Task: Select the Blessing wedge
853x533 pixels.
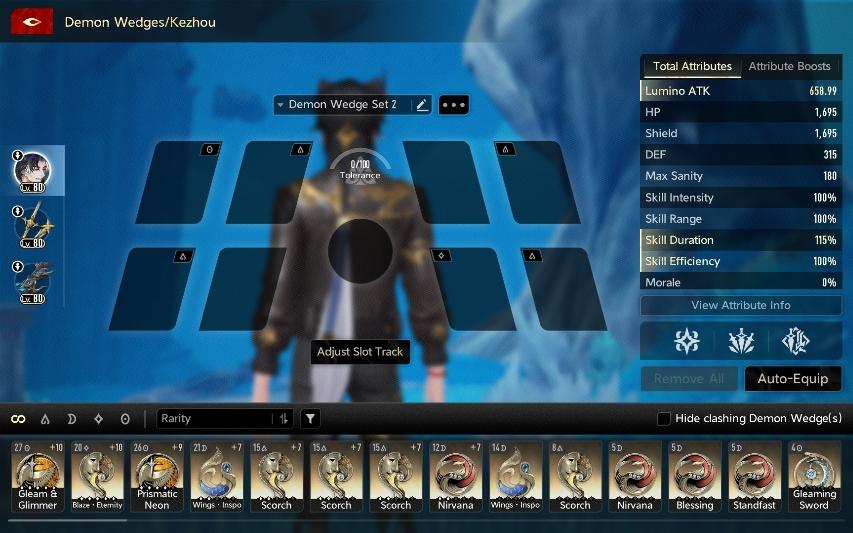Action: pyautogui.click(x=694, y=478)
